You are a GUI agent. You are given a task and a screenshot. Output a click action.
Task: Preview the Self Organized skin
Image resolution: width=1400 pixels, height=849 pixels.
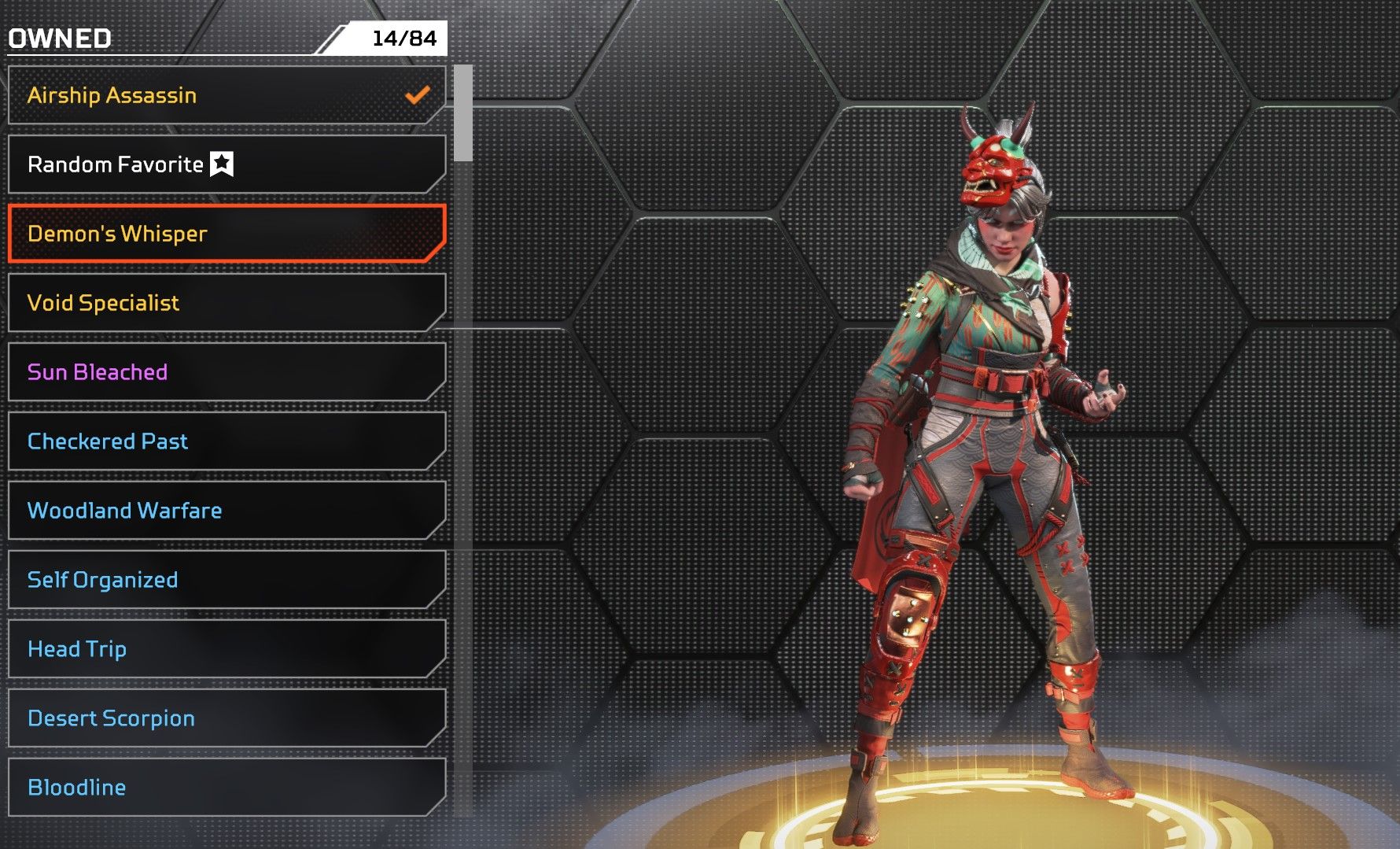pos(227,580)
